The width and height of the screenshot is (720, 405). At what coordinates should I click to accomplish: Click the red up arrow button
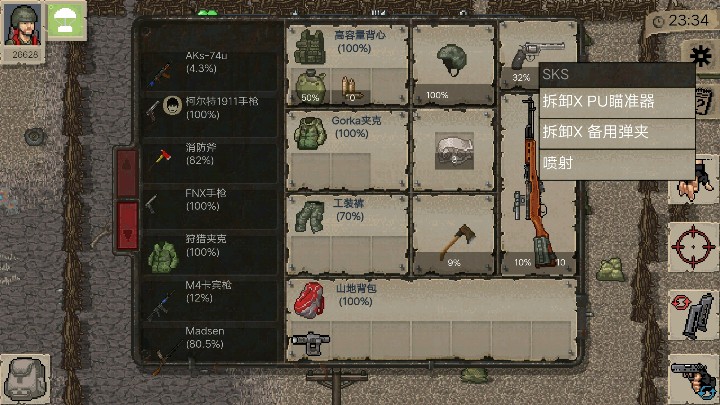coord(128,173)
